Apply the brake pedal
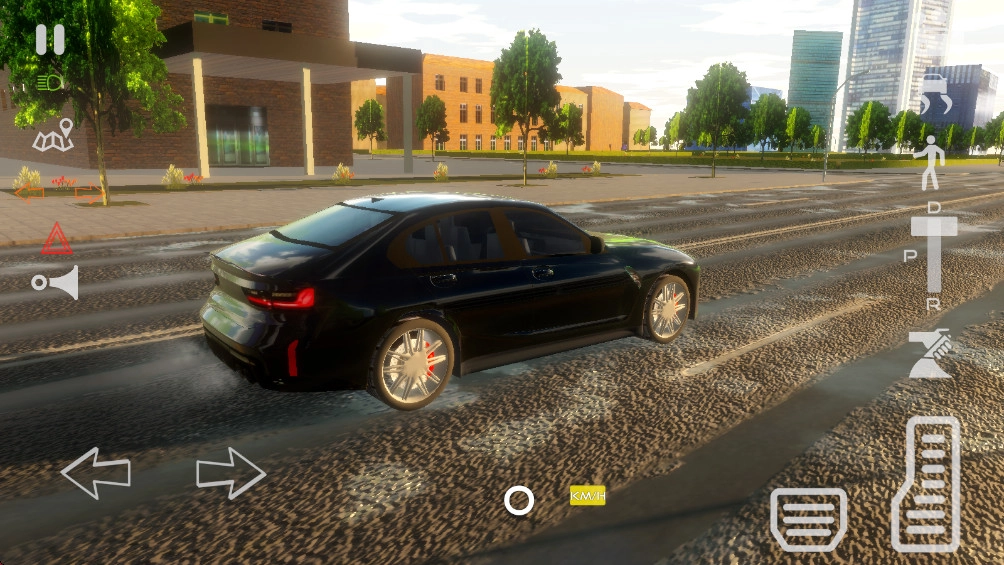Viewport: 1004px width, 565px height. pos(808,519)
